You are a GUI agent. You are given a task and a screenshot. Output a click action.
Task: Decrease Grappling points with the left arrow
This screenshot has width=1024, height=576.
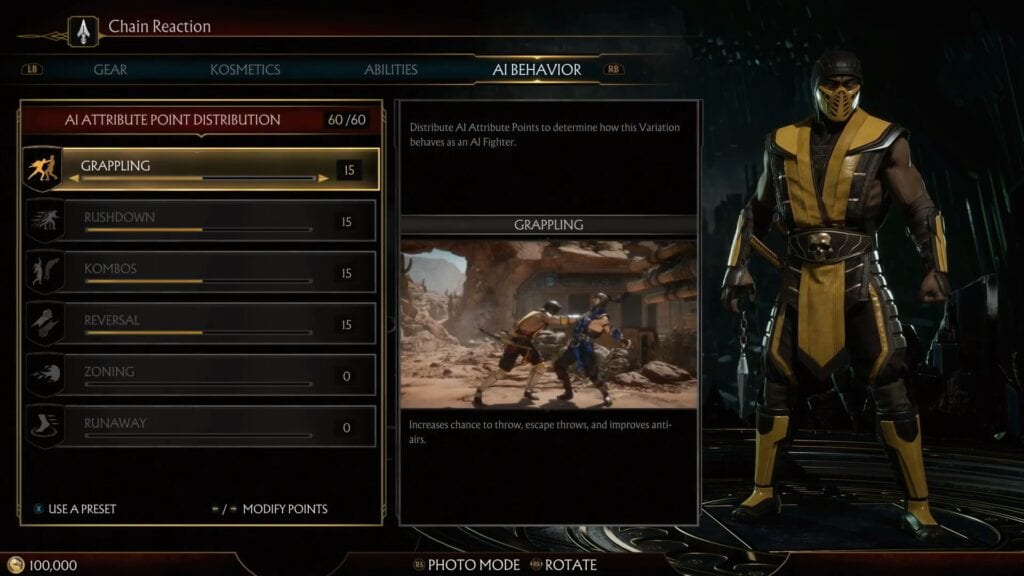coord(74,179)
